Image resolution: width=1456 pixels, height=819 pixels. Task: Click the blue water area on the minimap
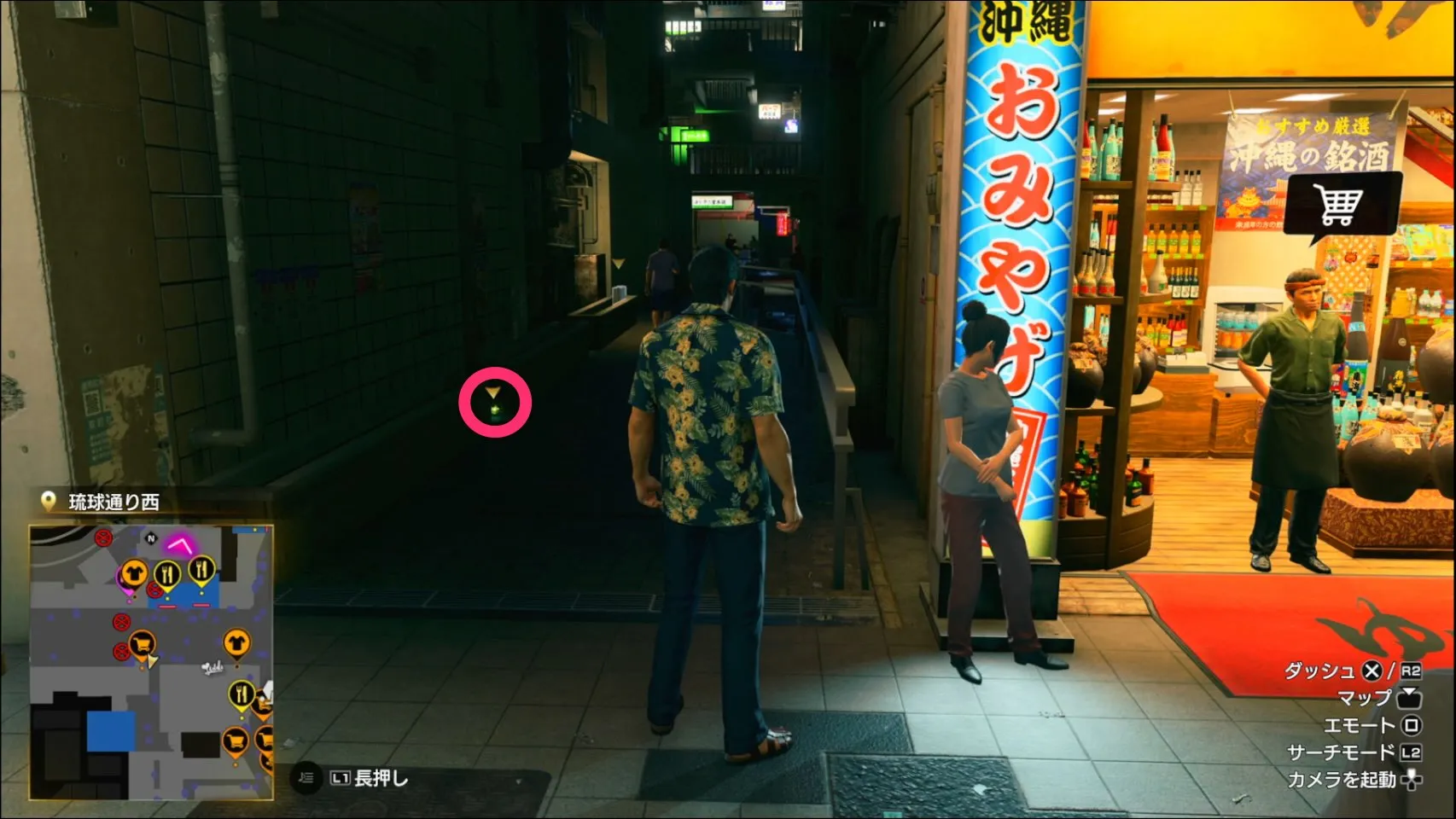tap(111, 731)
